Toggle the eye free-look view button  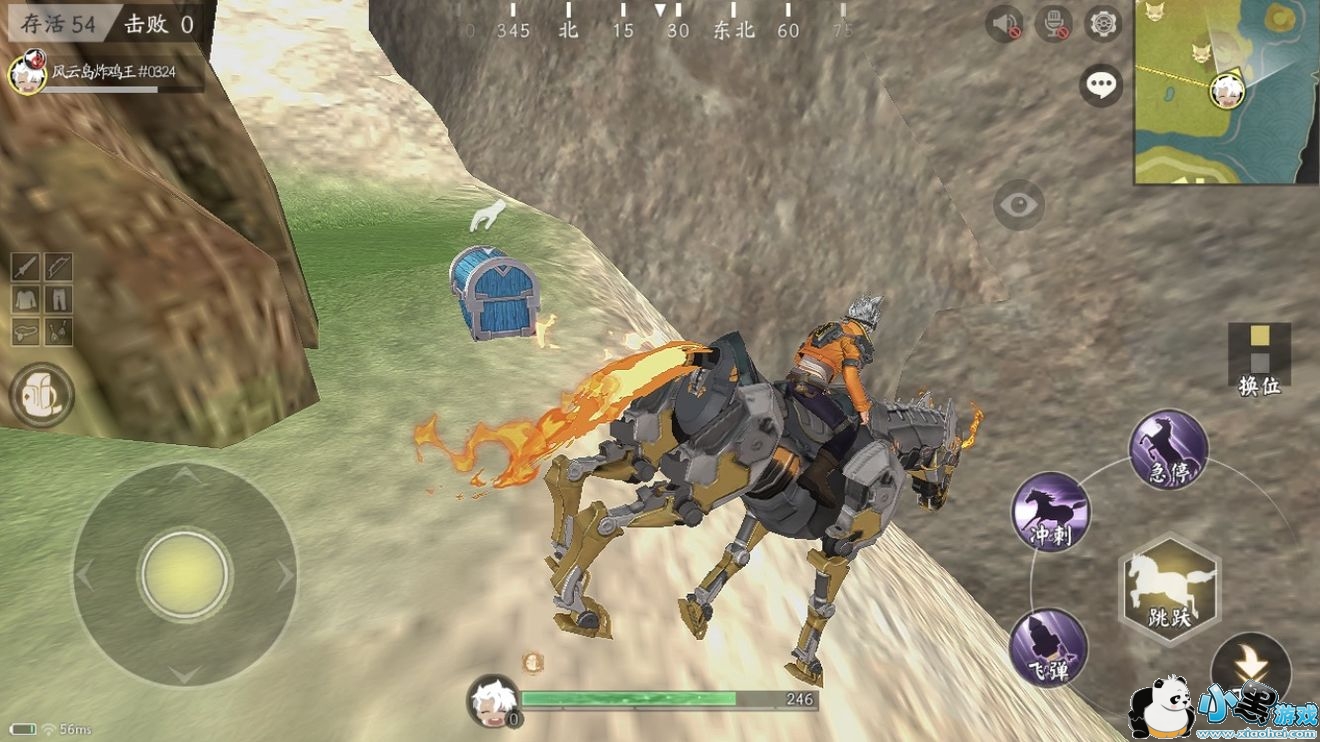pyautogui.click(x=1018, y=206)
